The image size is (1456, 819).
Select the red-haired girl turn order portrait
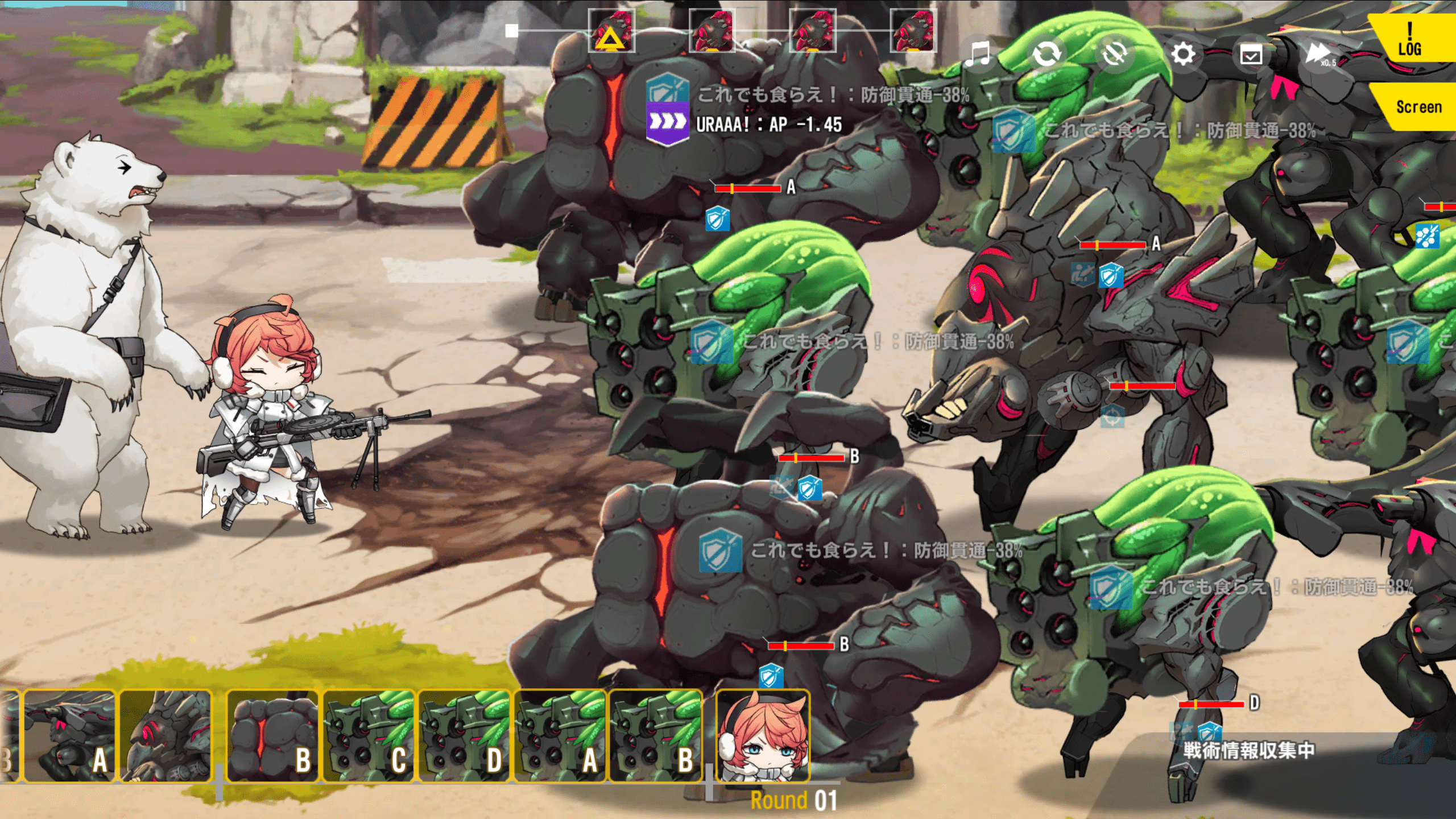pos(763,736)
